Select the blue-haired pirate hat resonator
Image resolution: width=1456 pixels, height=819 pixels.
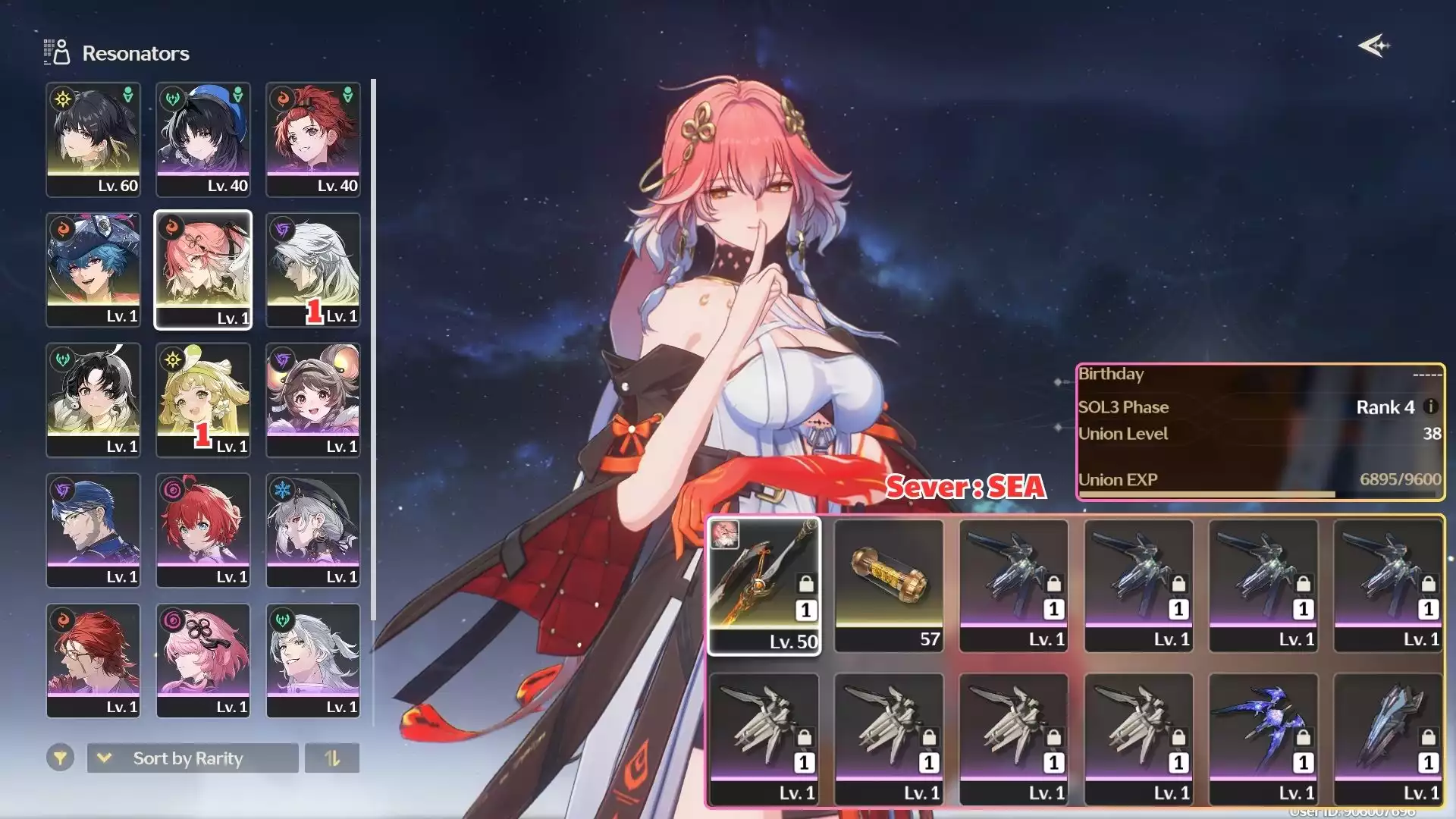[x=93, y=270]
